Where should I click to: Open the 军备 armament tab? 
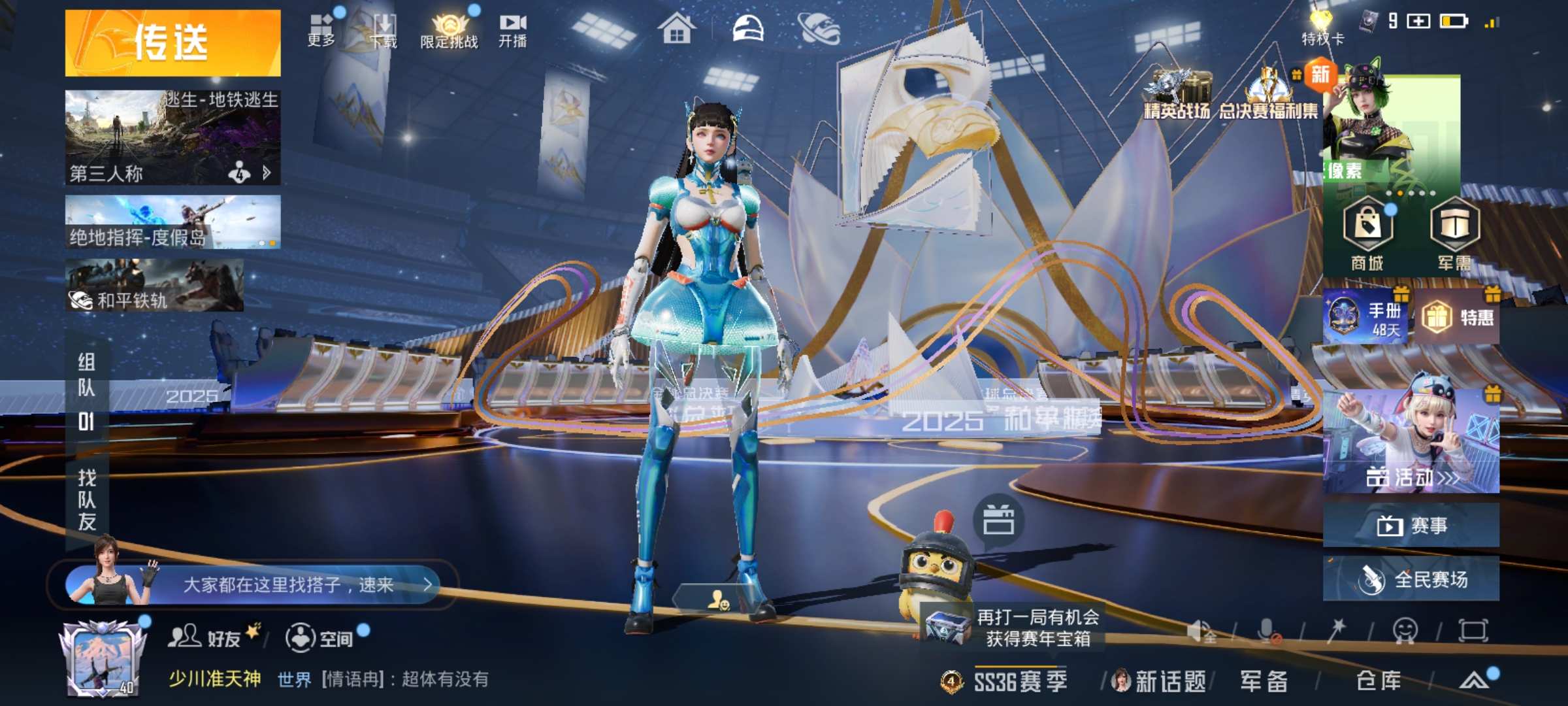tap(1264, 681)
